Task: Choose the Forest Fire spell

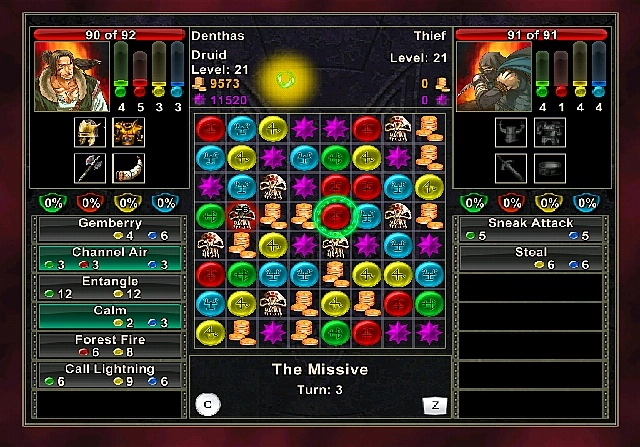Action: click(109, 345)
